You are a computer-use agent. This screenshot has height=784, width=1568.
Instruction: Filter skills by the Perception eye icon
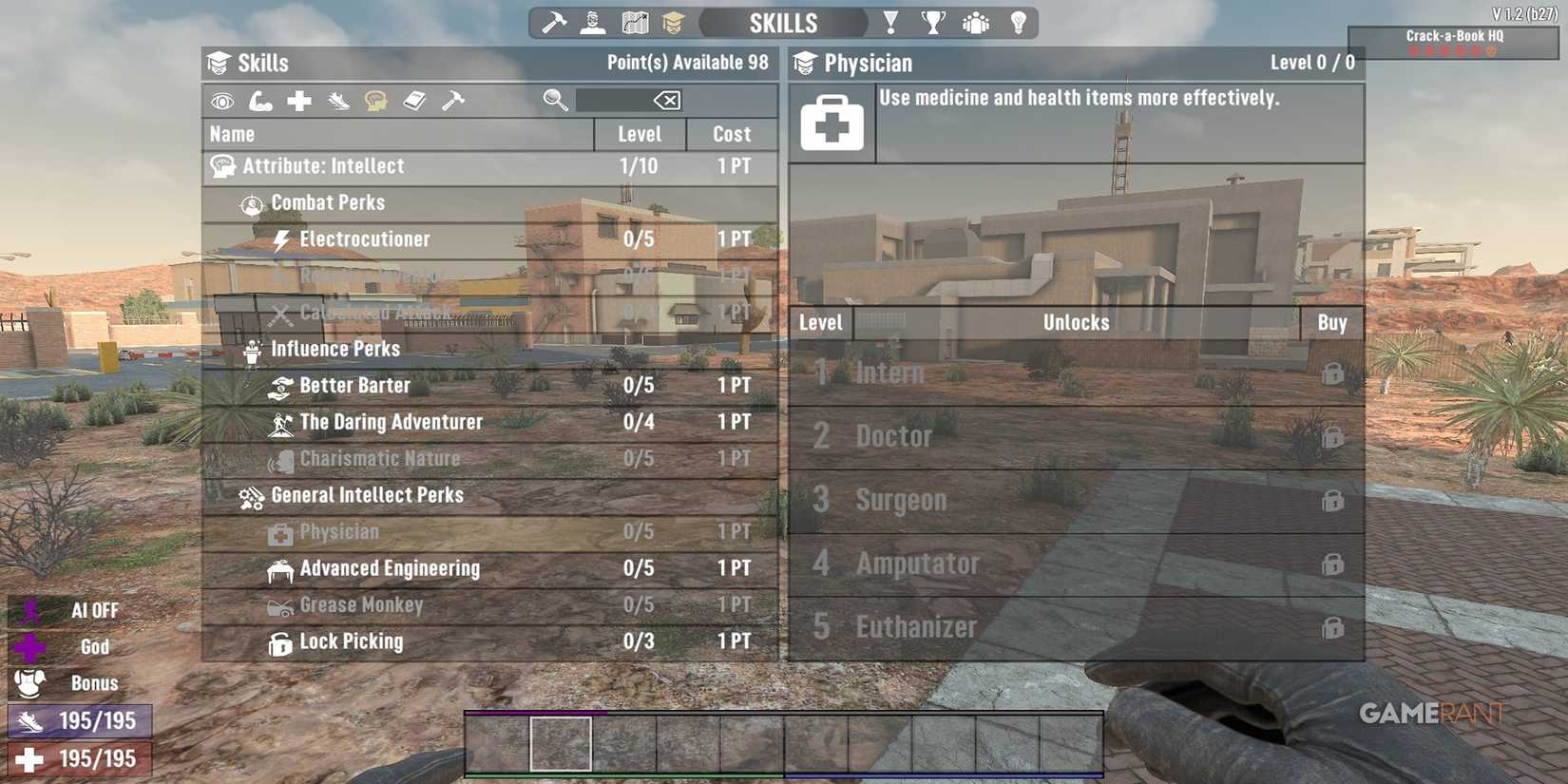point(222,99)
